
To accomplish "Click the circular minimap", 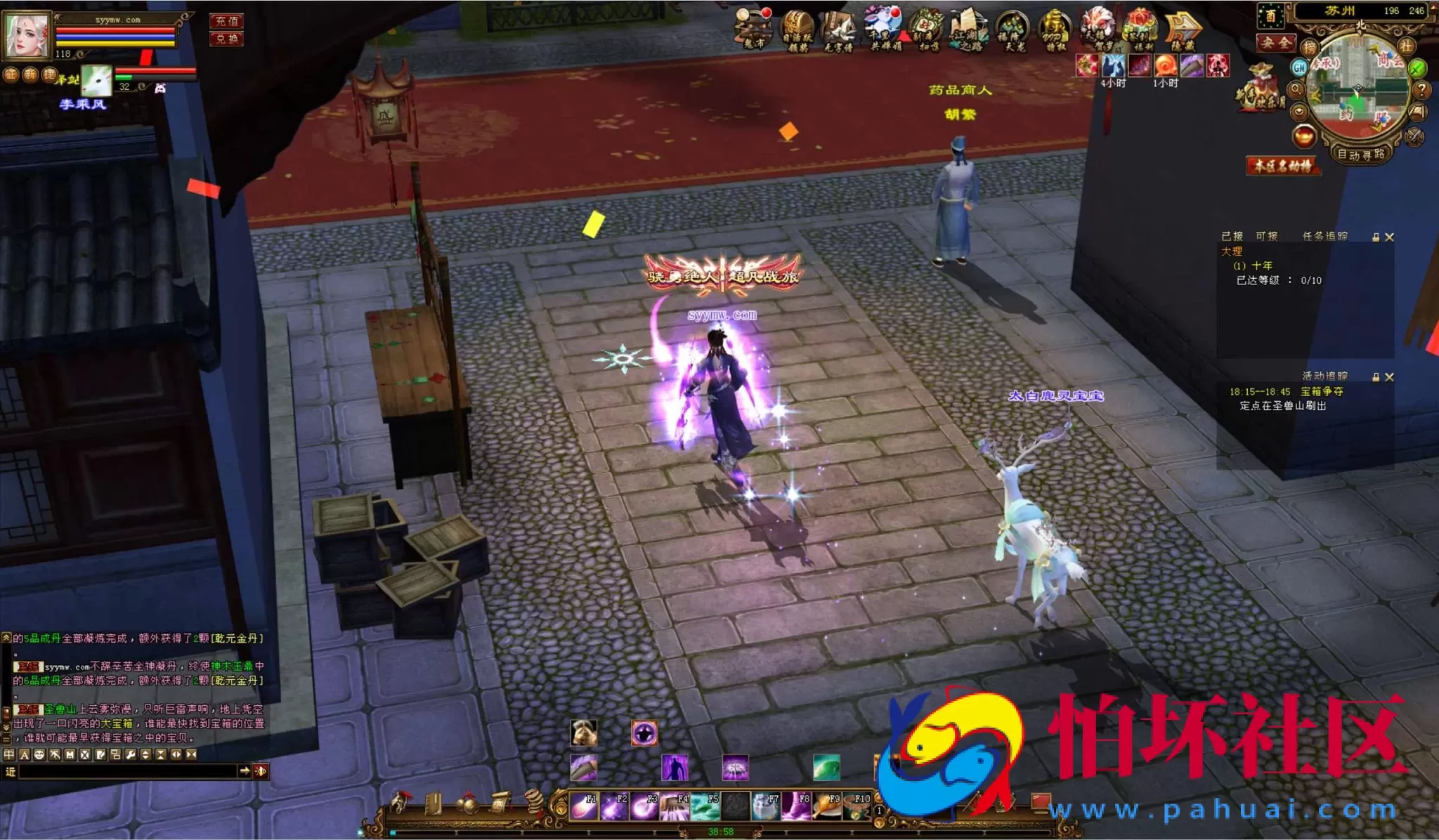I will coord(1357,91).
